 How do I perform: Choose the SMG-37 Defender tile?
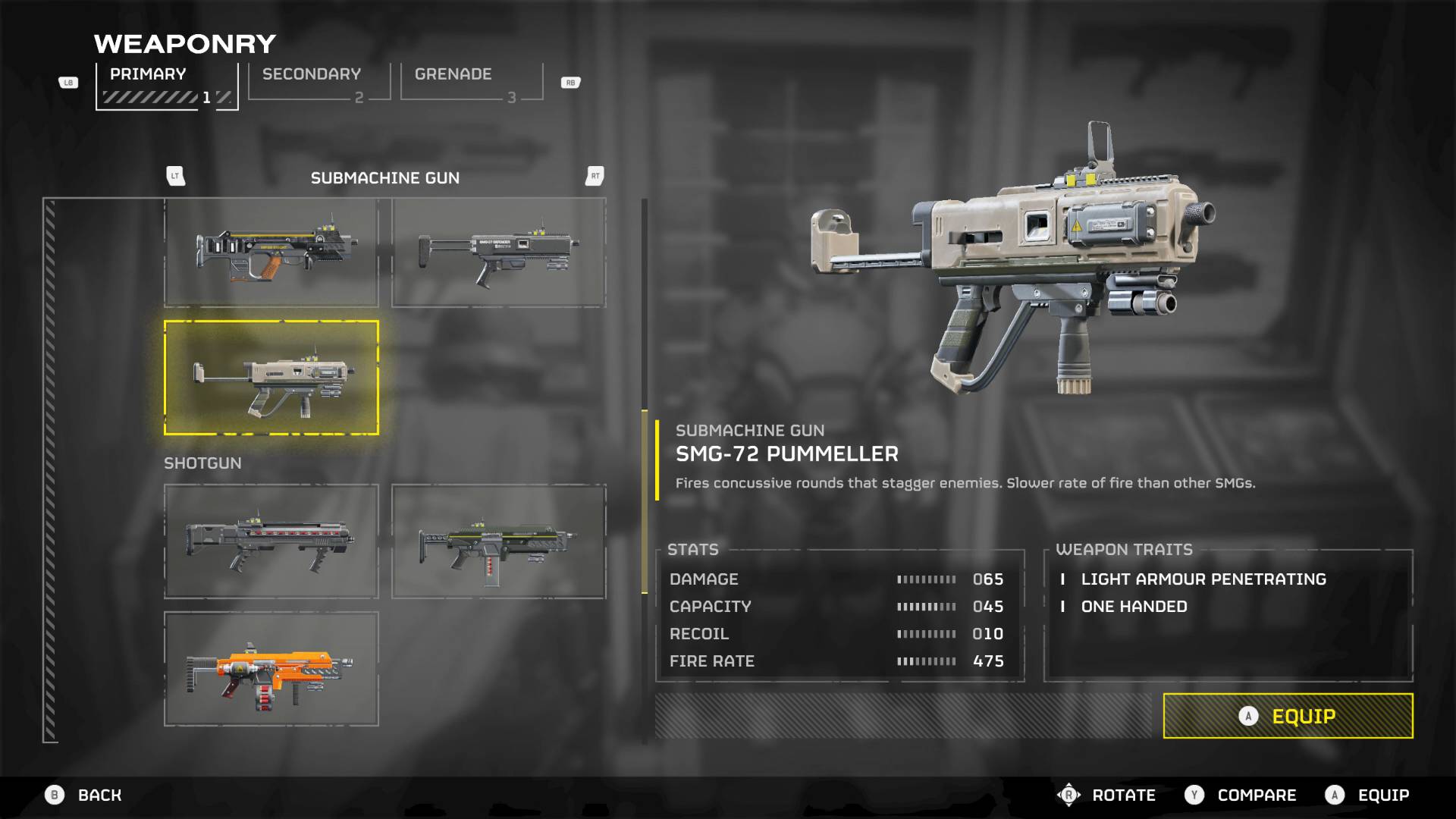click(498, 253)
